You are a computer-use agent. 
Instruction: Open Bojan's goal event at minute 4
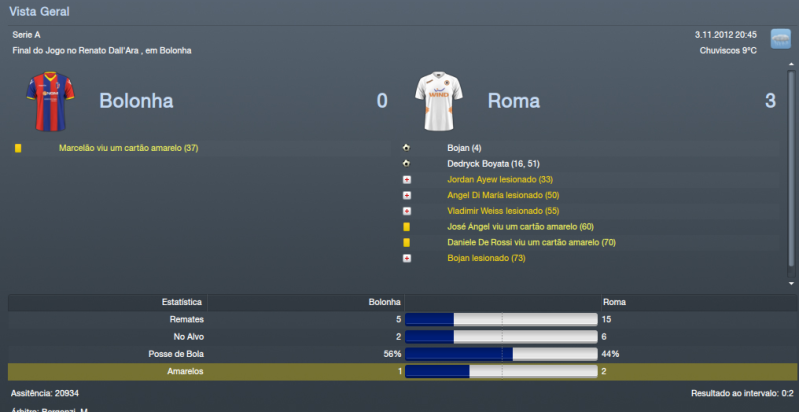pos(464,148)
